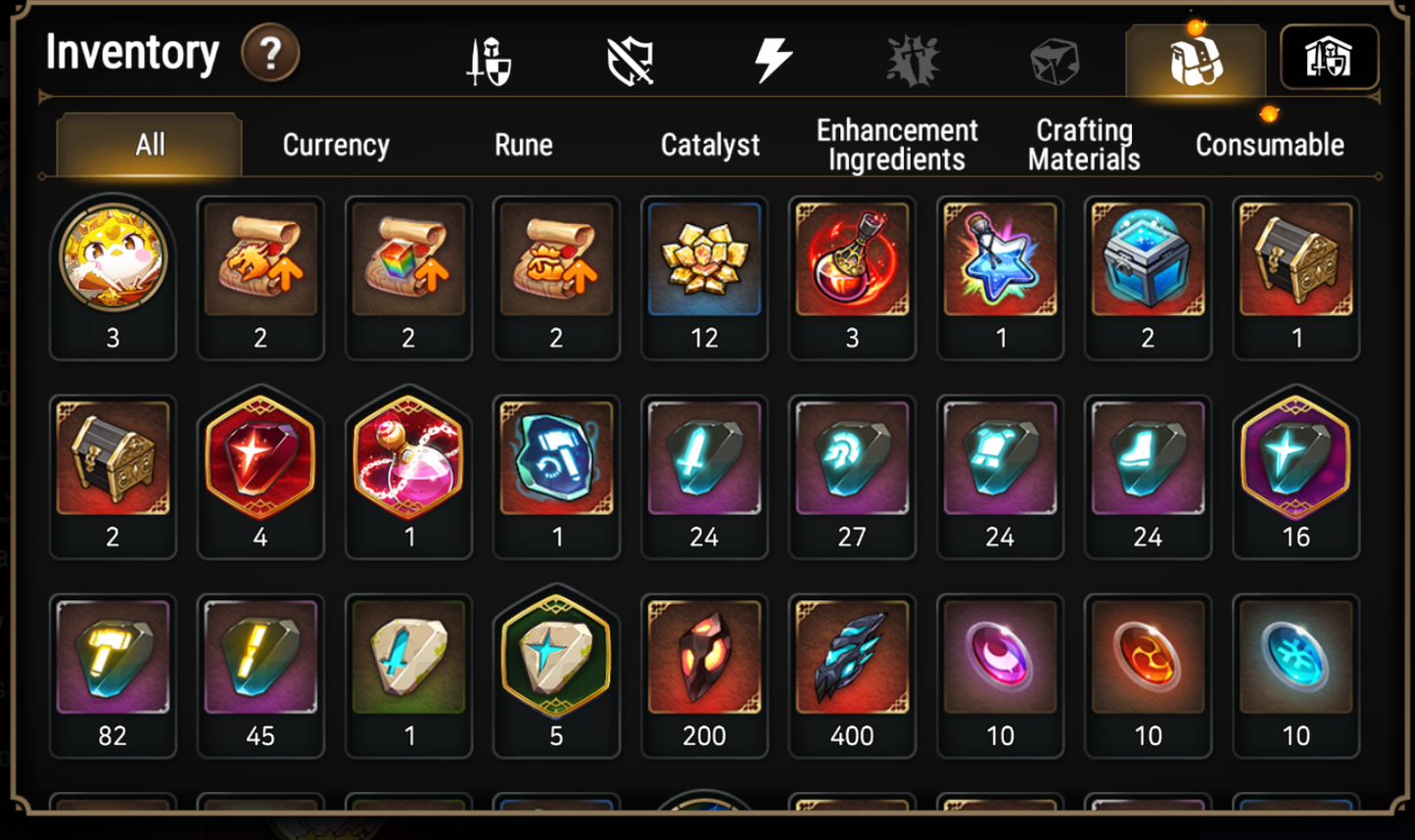
Task: Click the lightning bolt category icon
Action: tap(773, 59)
